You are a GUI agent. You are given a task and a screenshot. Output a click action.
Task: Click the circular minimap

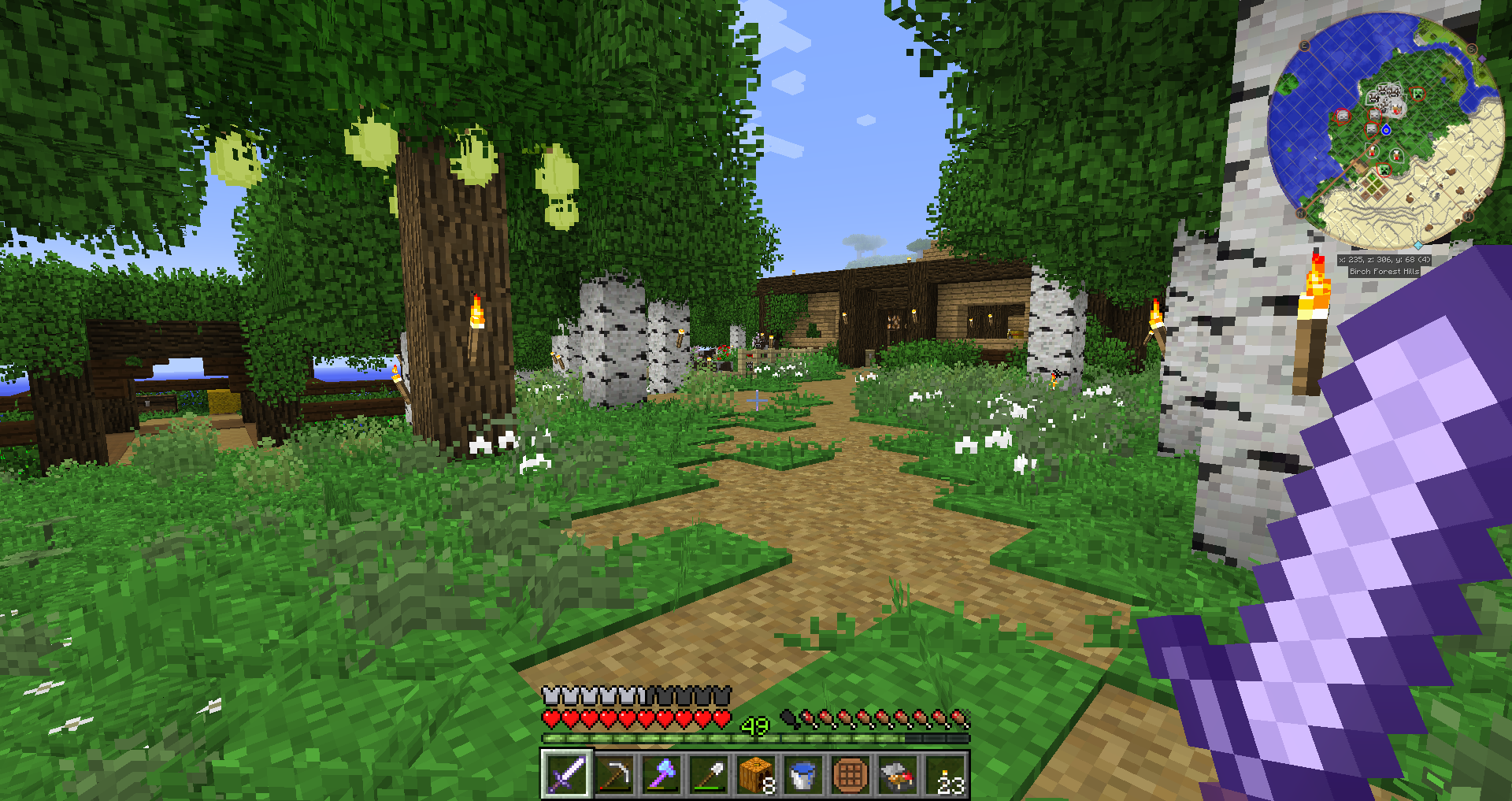point(1386,131)
